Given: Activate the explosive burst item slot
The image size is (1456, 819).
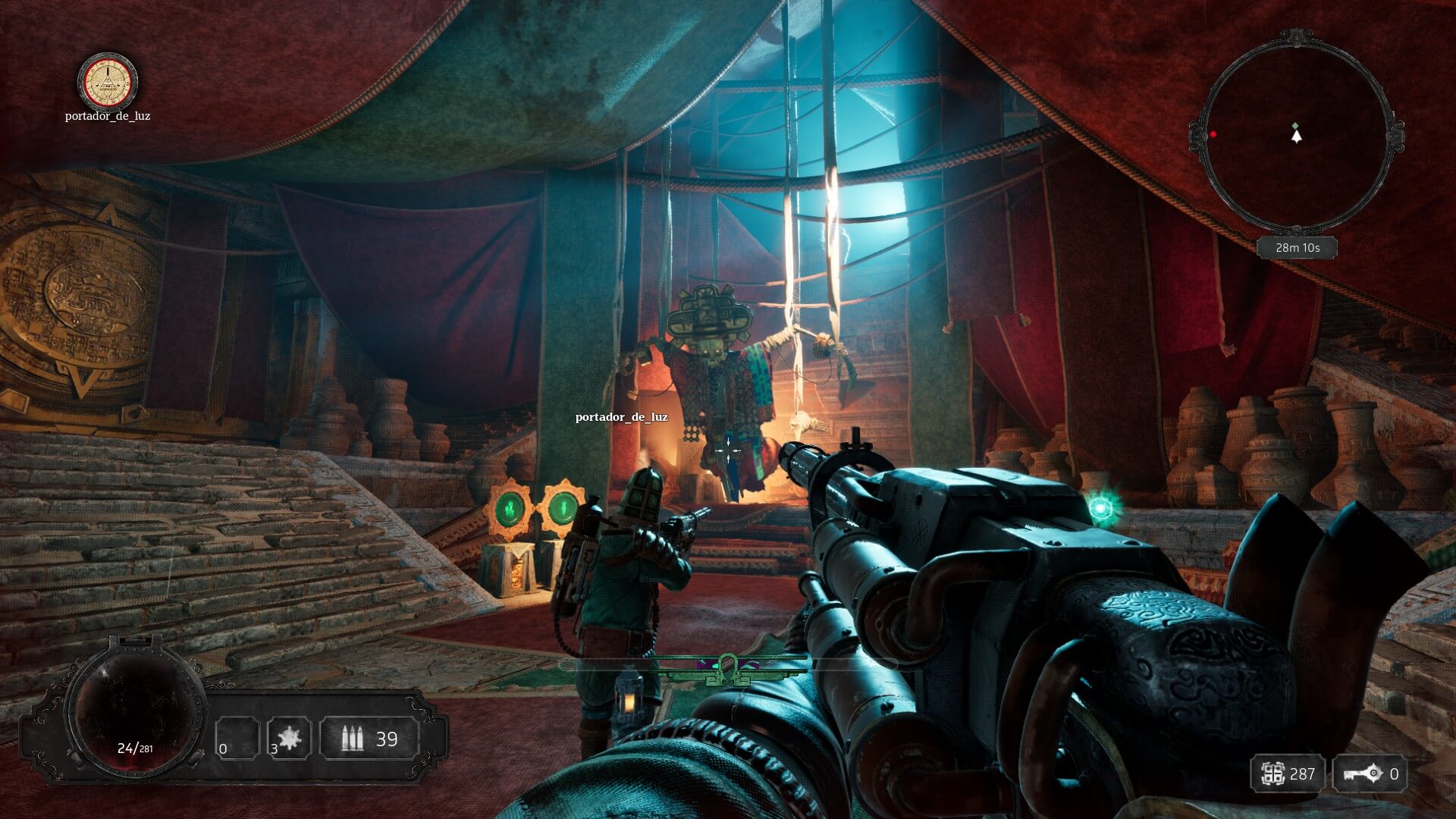Looking at the screenshot, I should [x=289, y=738].
